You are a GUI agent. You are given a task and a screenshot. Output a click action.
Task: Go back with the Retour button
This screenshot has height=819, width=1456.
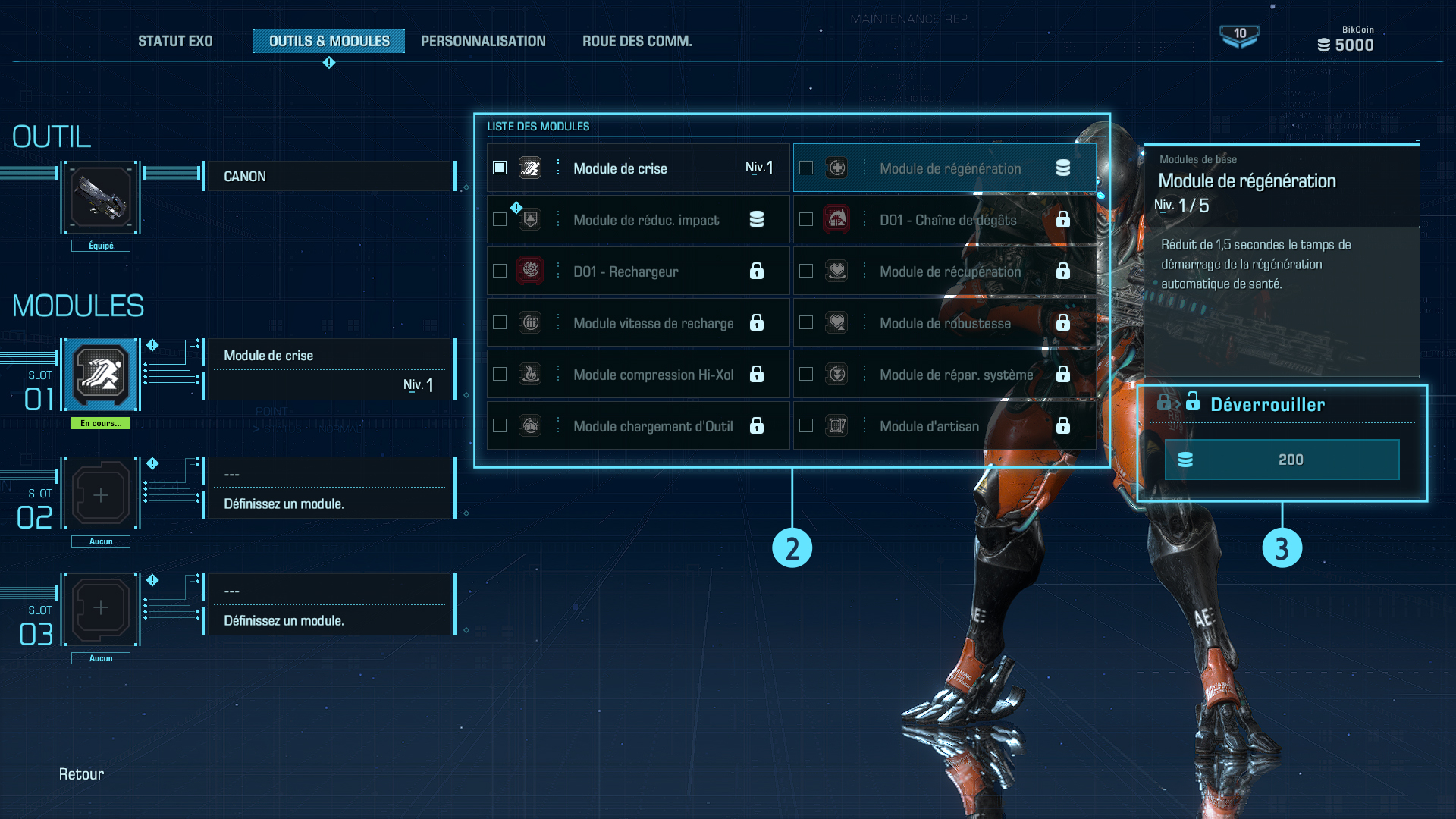pyautogui.click(x=81, y=774)
